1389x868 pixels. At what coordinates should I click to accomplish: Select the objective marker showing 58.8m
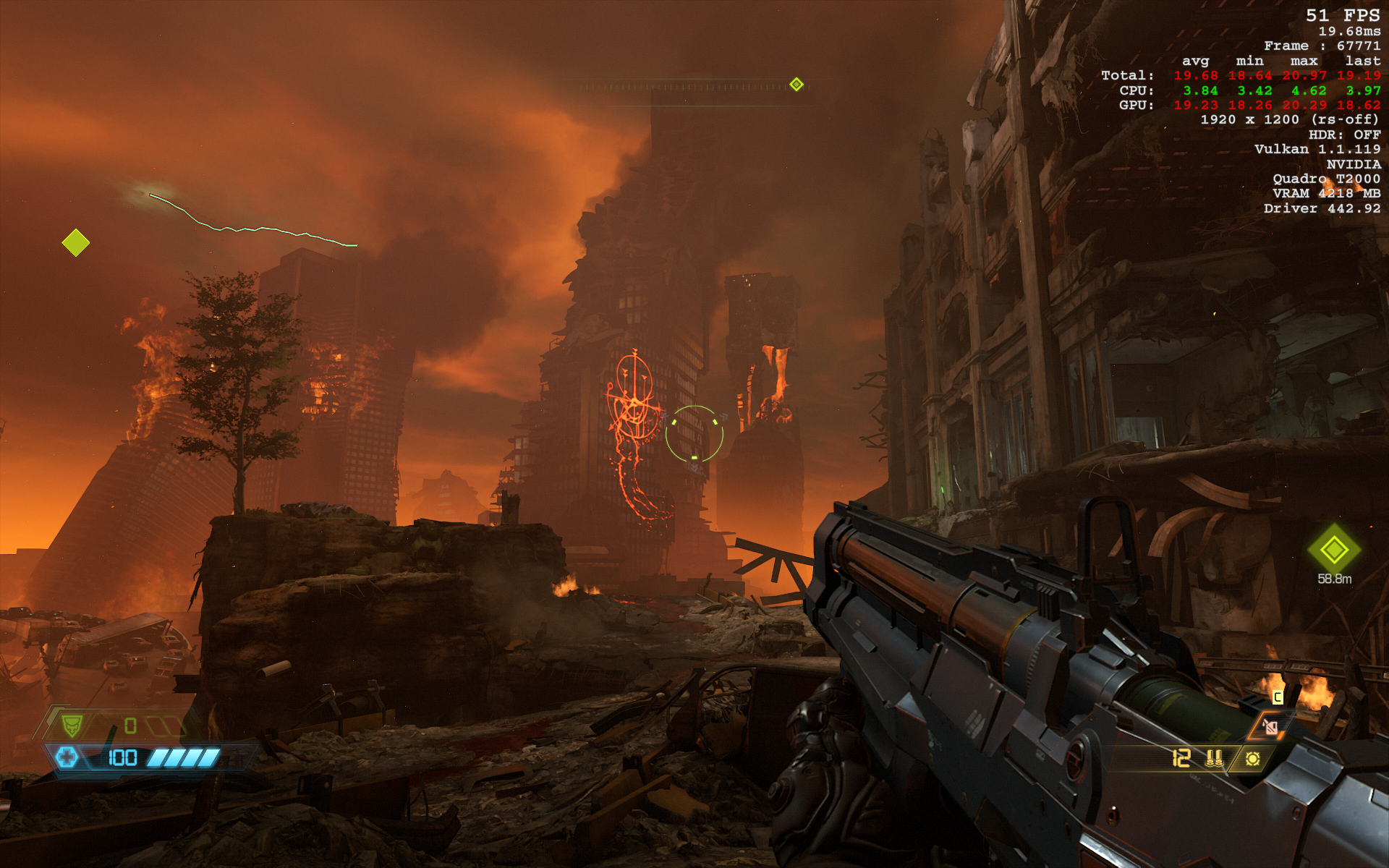1333,550
